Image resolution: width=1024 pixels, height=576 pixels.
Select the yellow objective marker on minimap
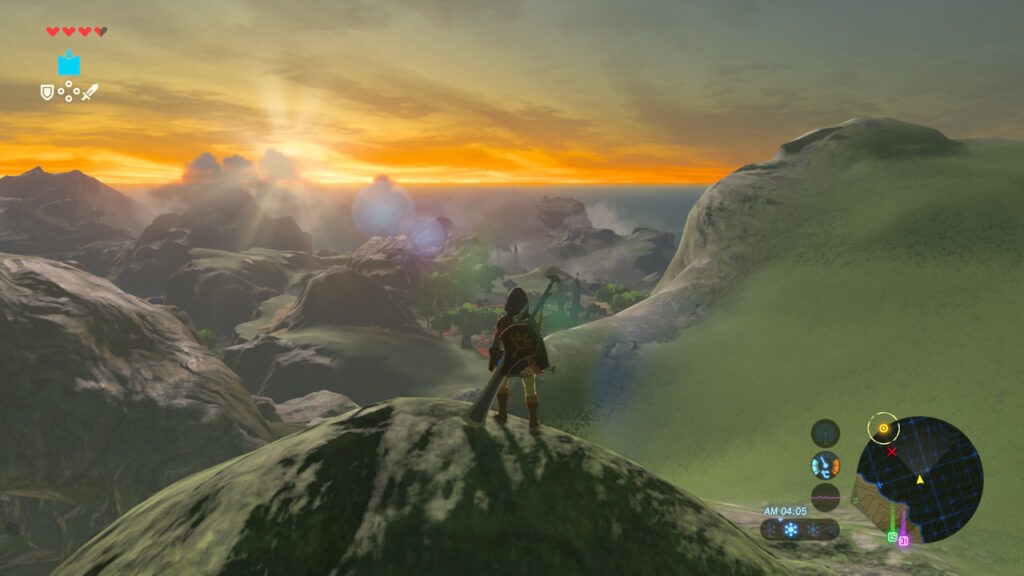pyautogui.click(x=883, y=429)
